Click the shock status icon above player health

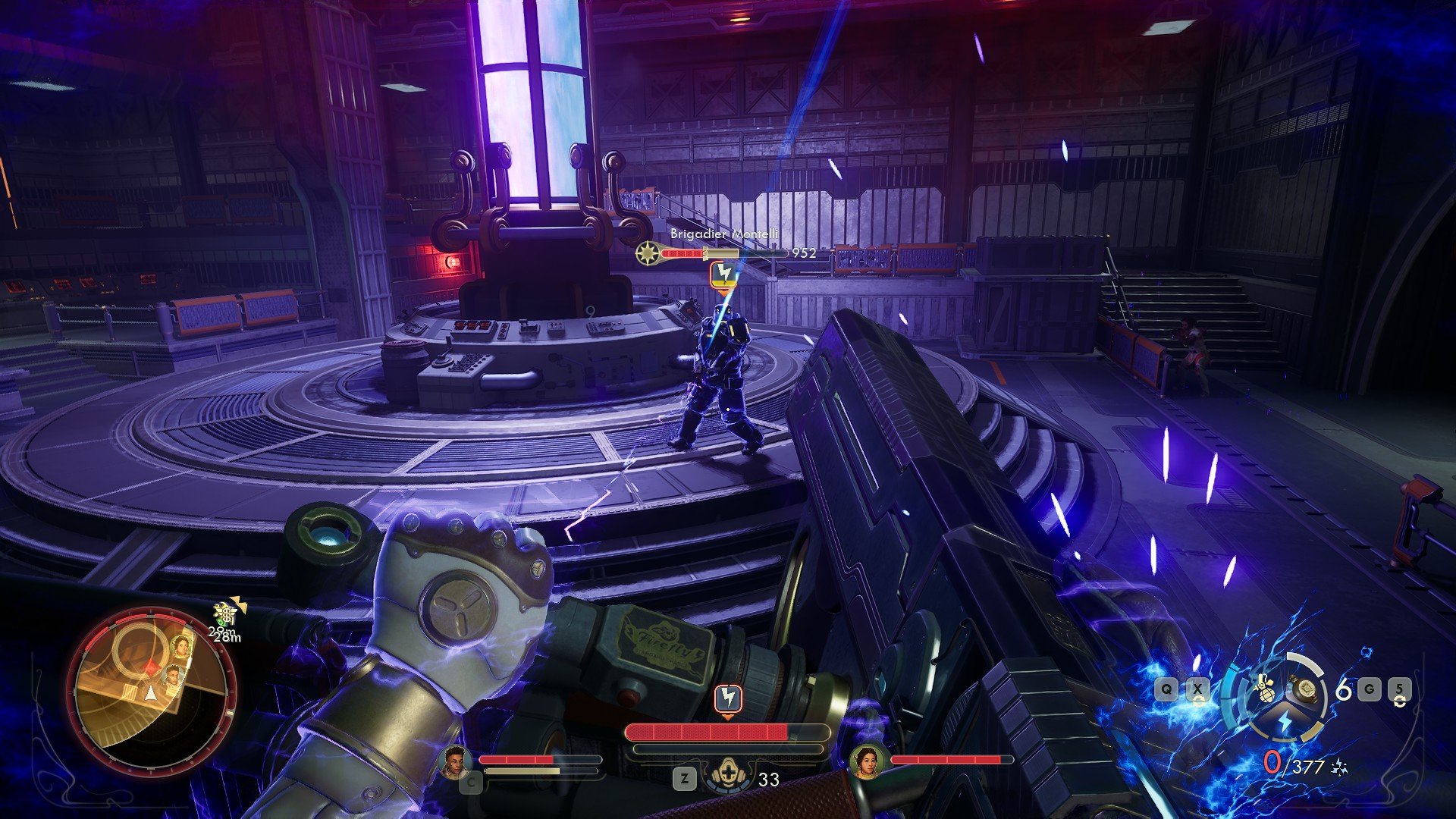[x=728, y=698]
